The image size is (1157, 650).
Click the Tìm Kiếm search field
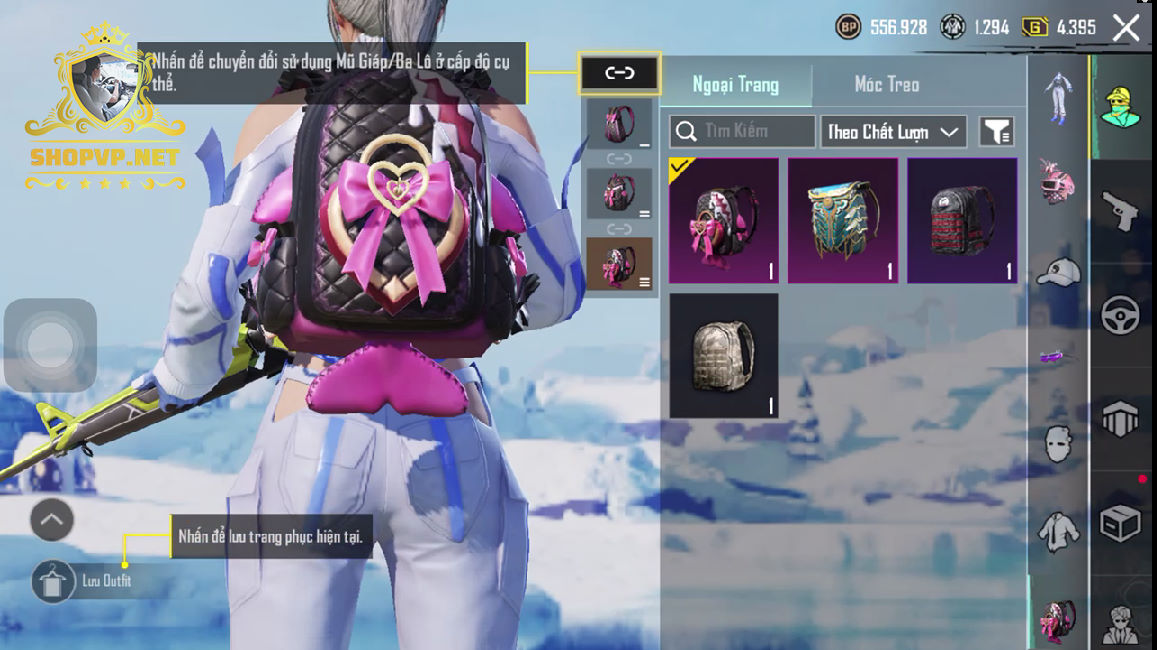[742, 132]
